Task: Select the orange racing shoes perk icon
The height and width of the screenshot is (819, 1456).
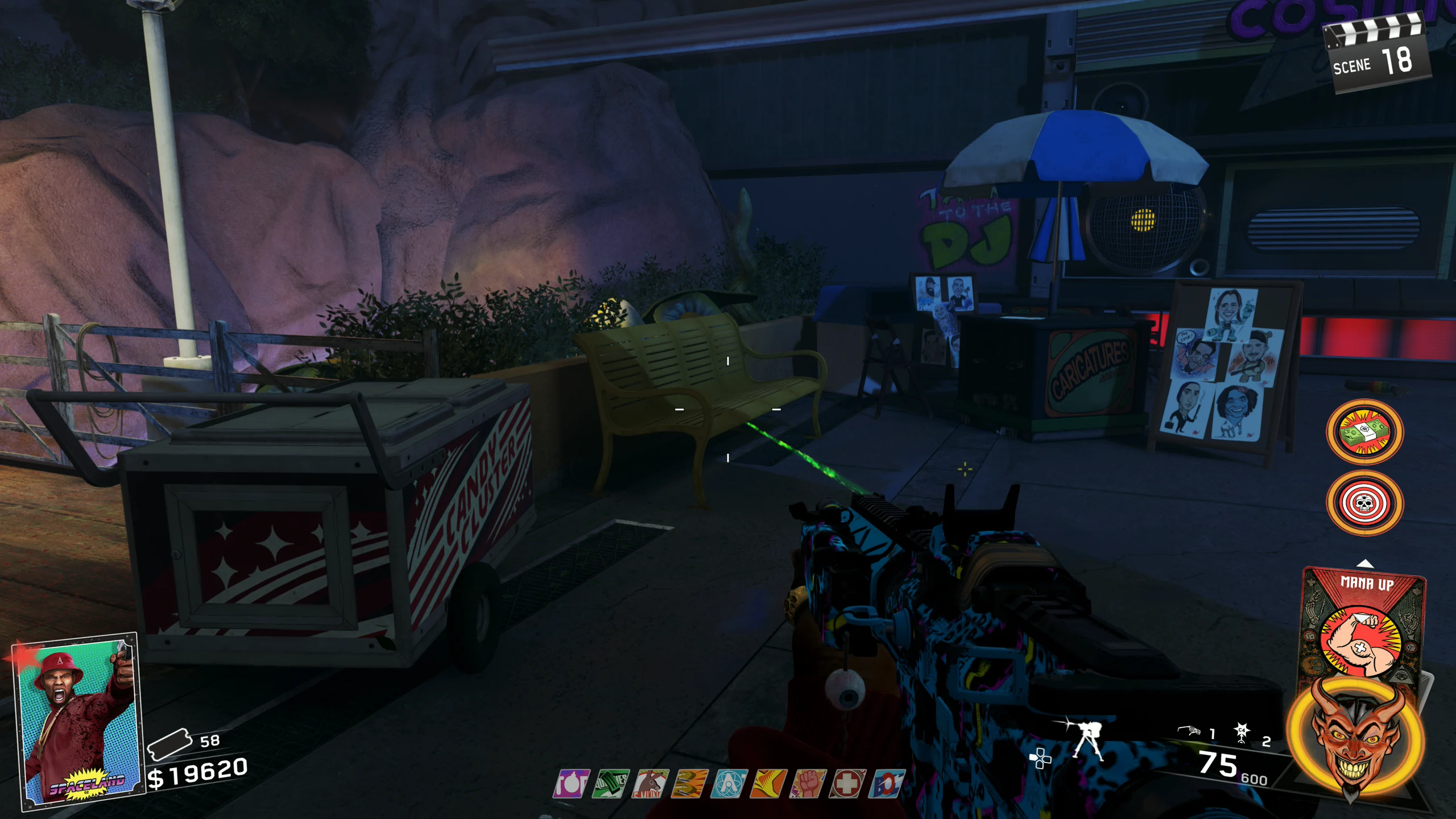Action: coord(689,784)
